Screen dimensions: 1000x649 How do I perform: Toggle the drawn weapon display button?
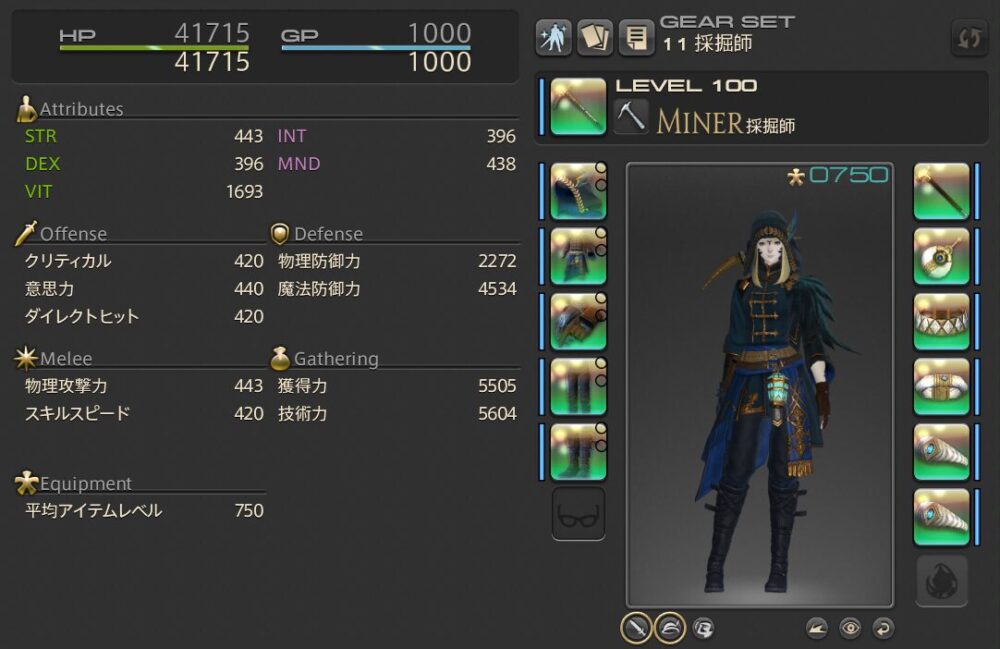point(637,627)
